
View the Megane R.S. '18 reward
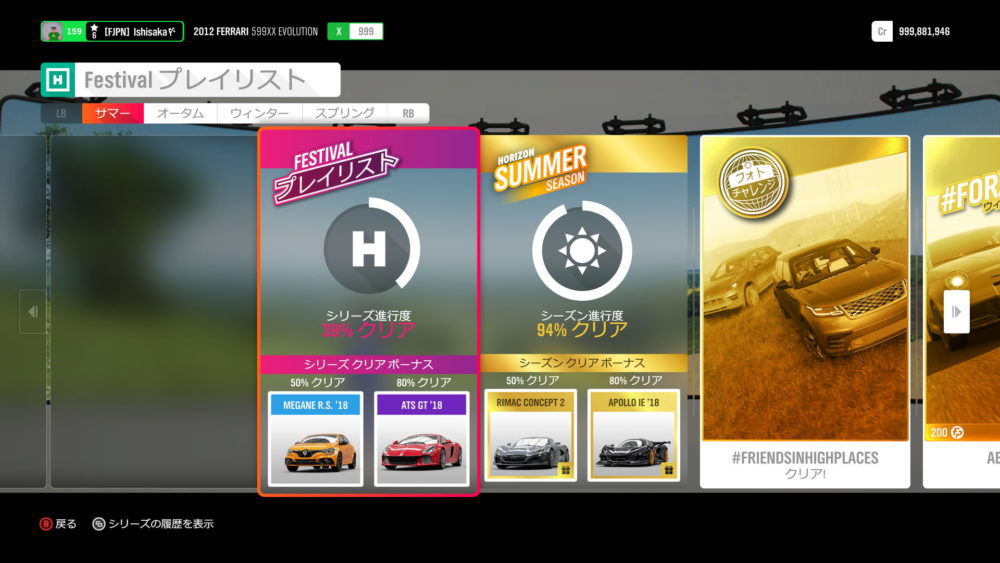point(315,438)
